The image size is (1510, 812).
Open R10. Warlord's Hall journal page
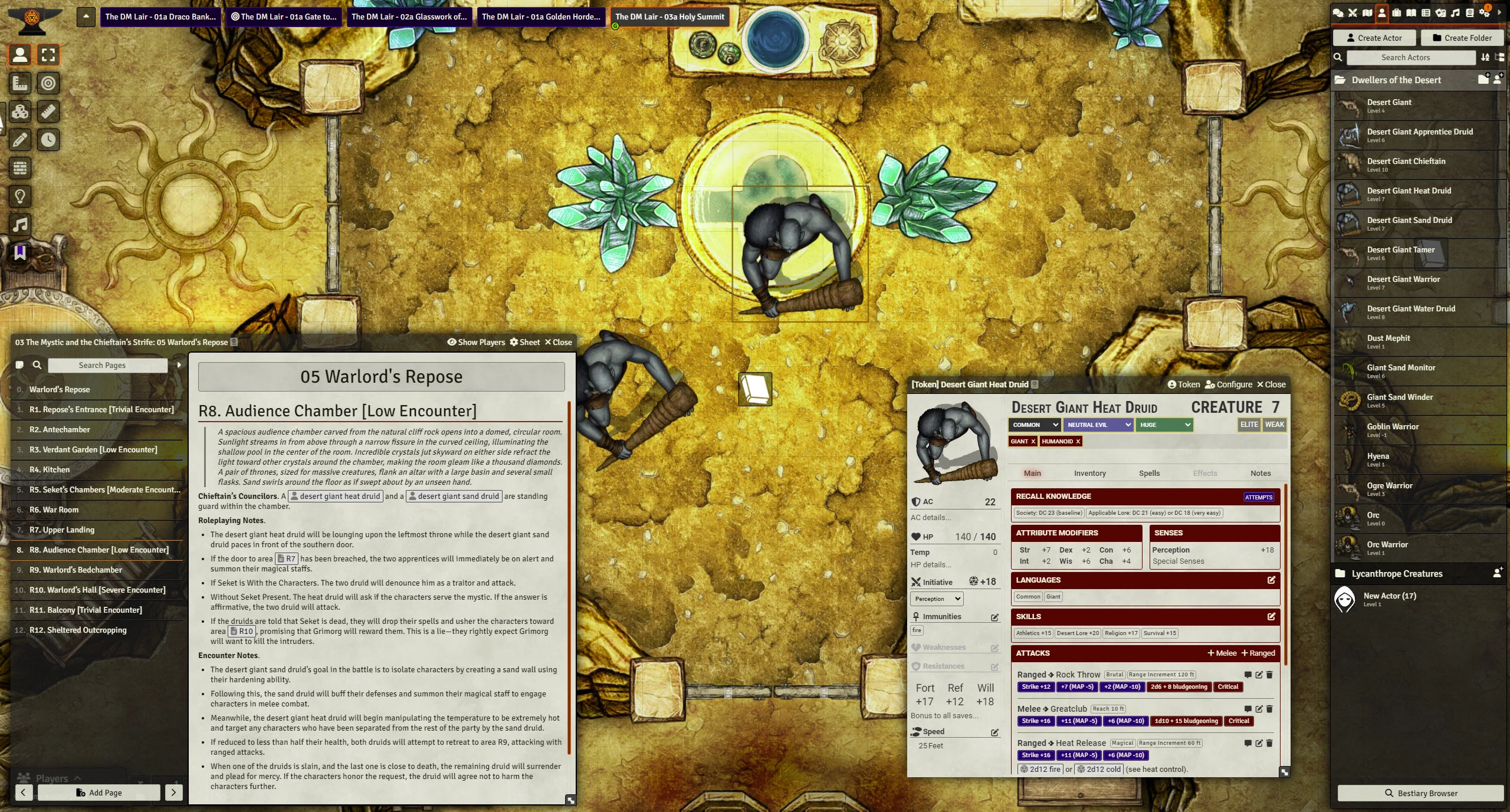(x=97, y=590)
